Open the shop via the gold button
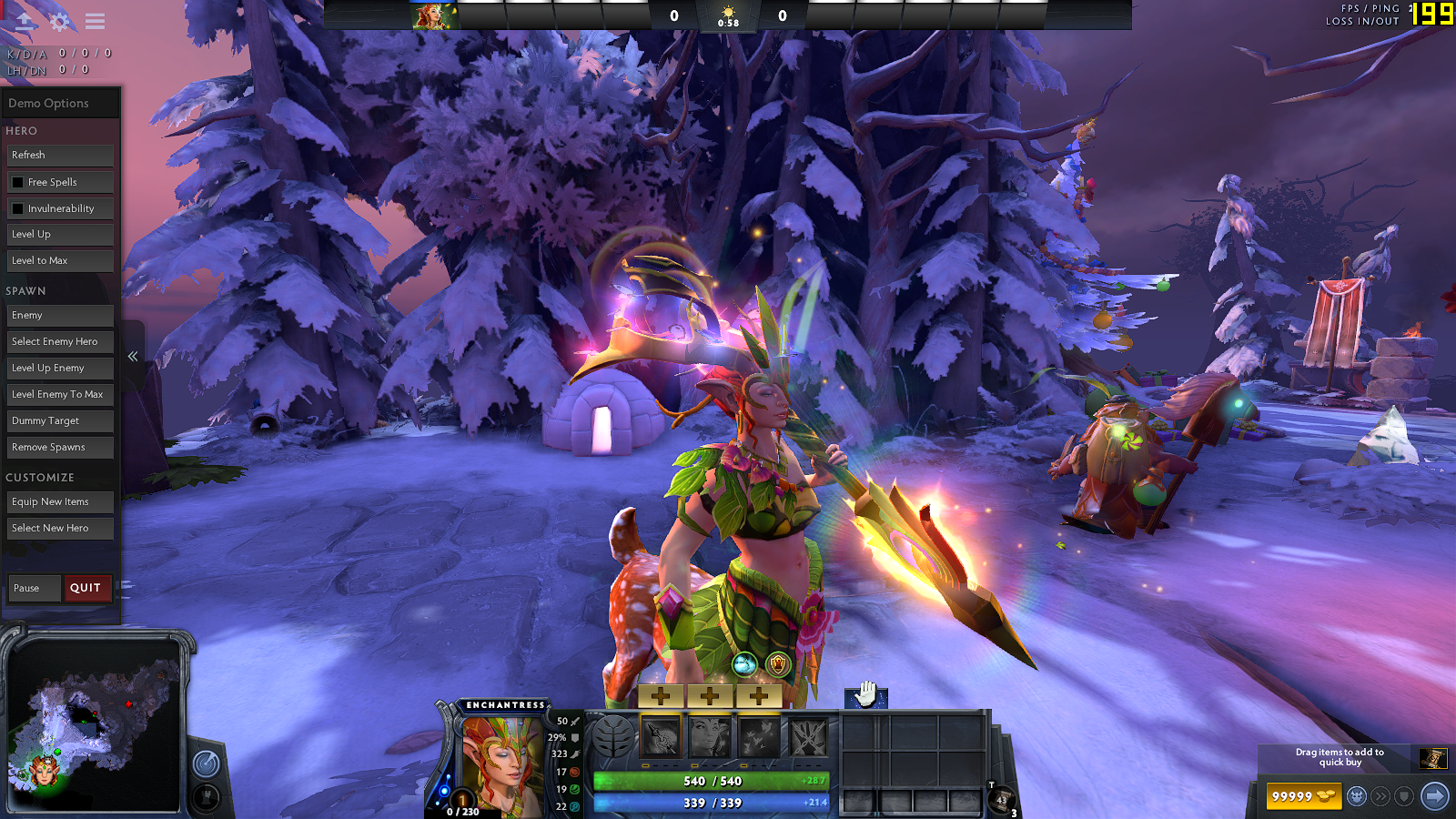Image resolution: width=1456 pixels, height=819 pixels. 1302,796
